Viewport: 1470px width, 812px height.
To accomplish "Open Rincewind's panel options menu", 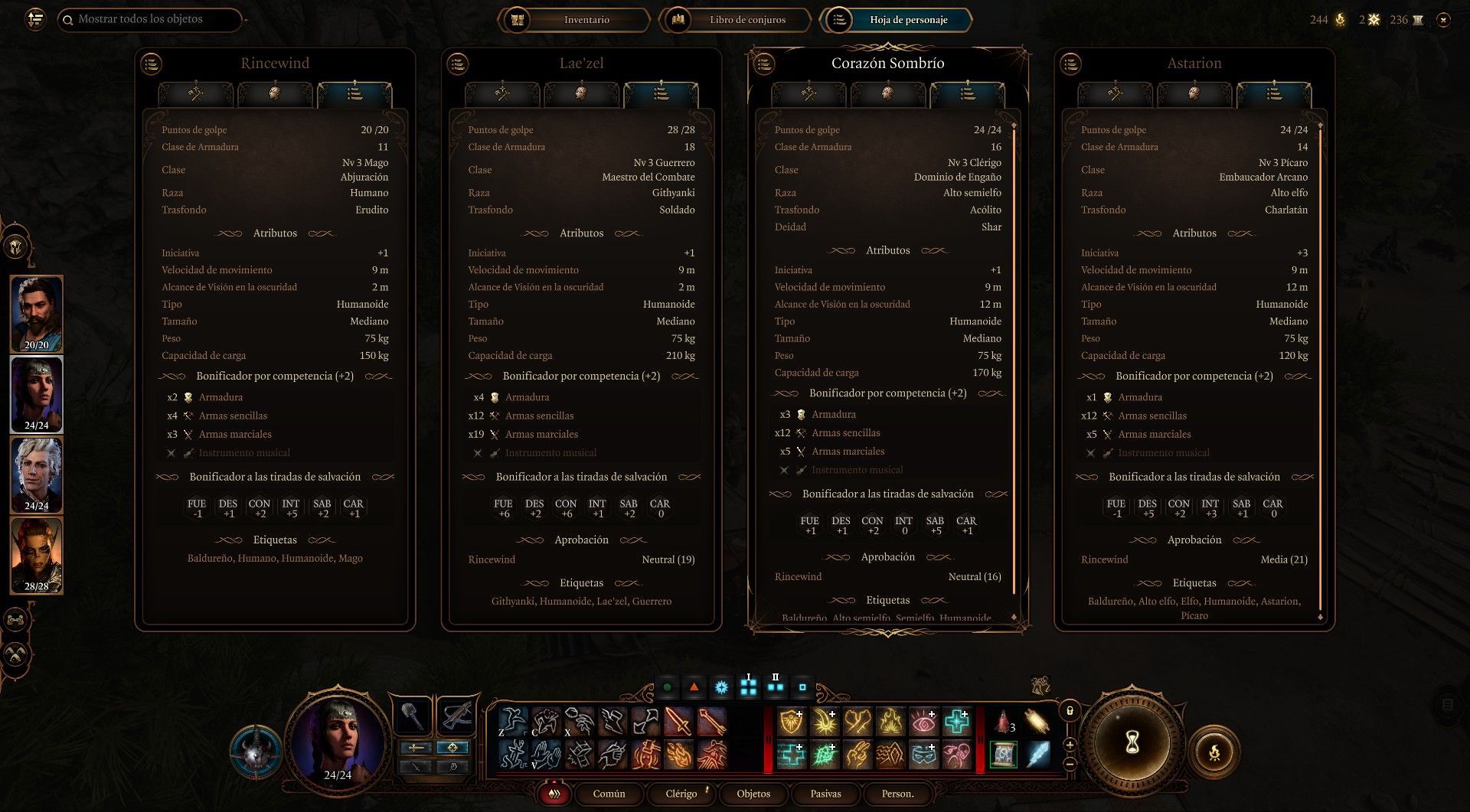I will coord(152,64).
